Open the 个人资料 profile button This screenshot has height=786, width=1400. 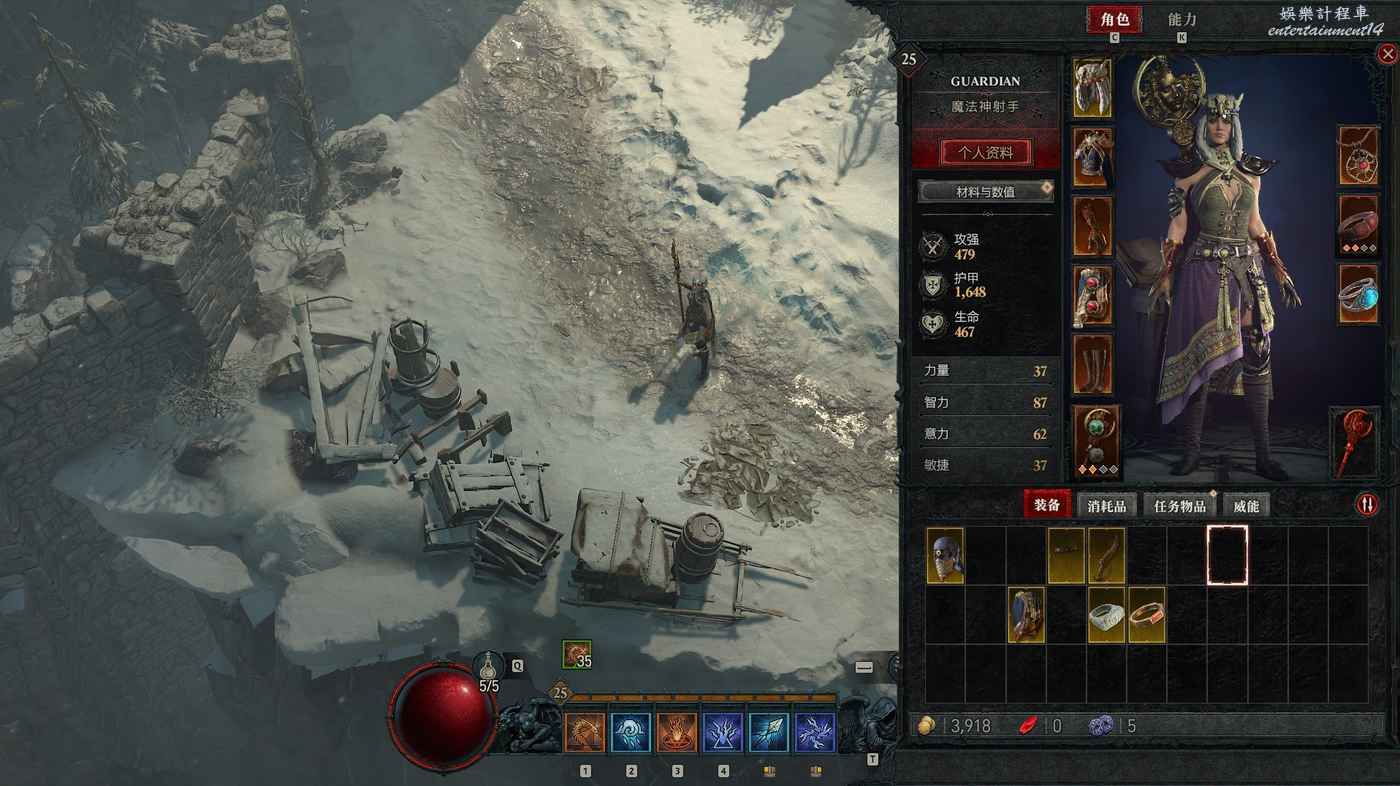[985, 153]
